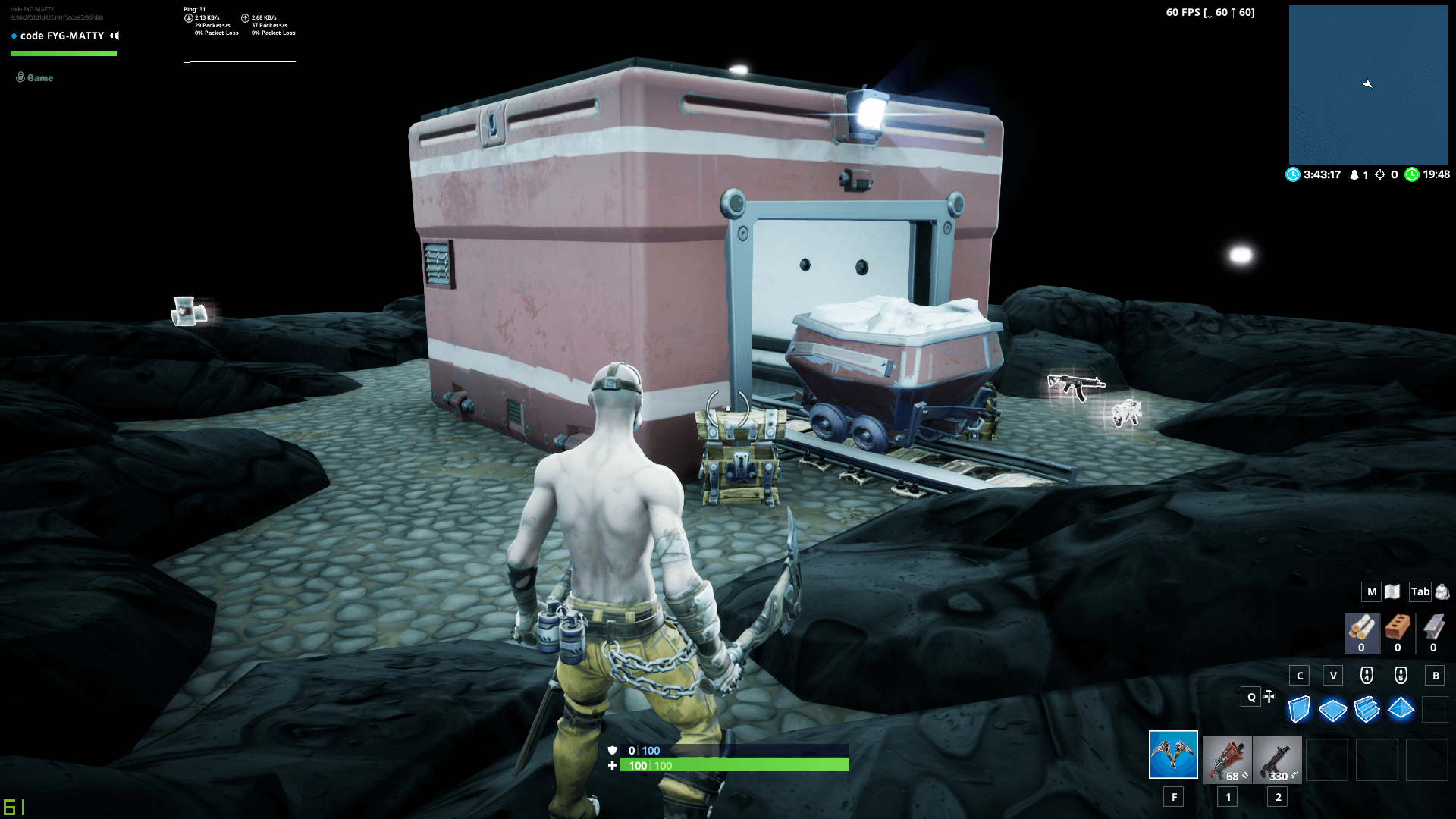Select the floor building piece
Screen dimensions: 1456x819
tap(1332, 711)
